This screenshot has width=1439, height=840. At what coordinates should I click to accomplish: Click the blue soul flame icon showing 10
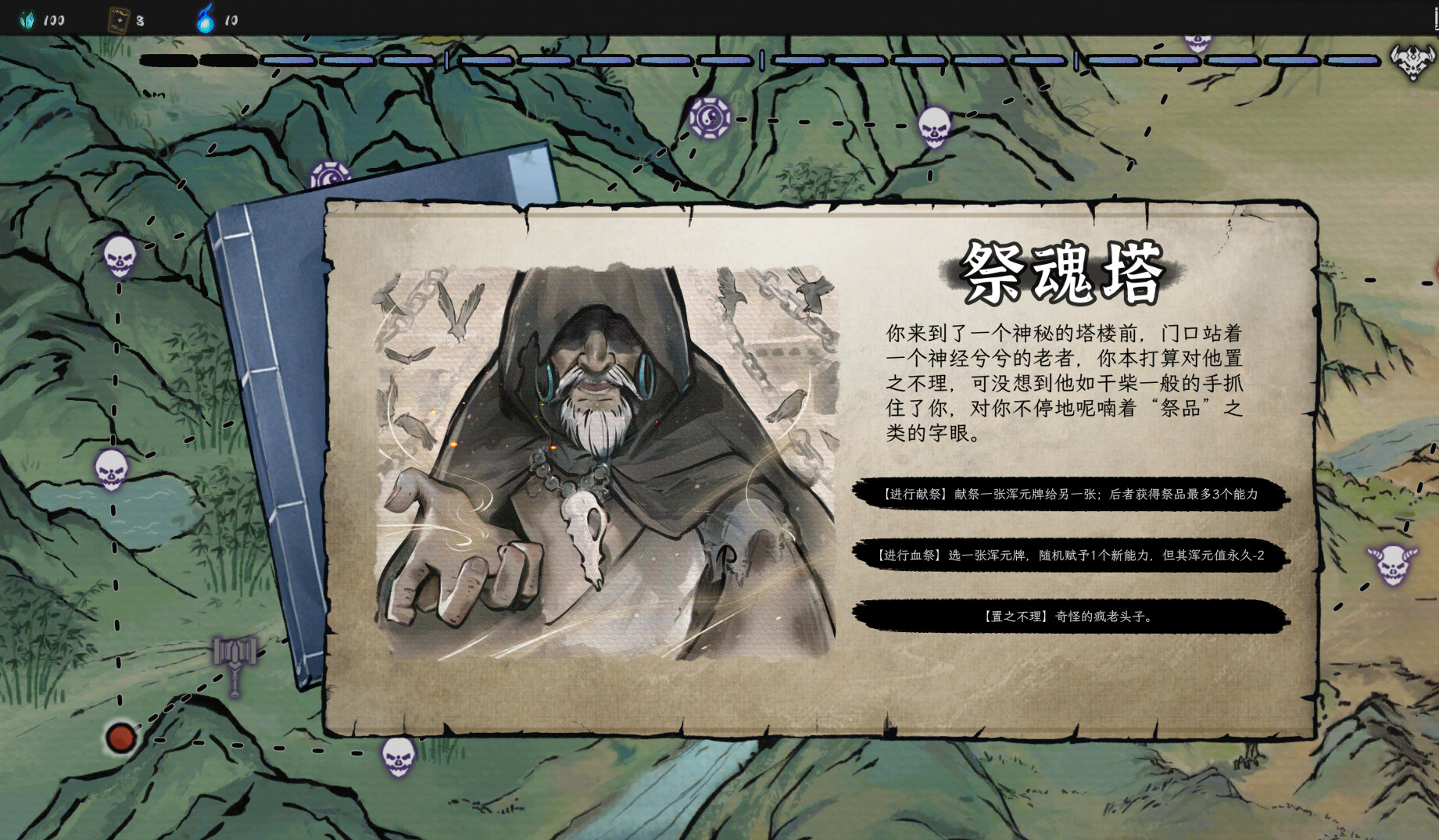(205, 19)
